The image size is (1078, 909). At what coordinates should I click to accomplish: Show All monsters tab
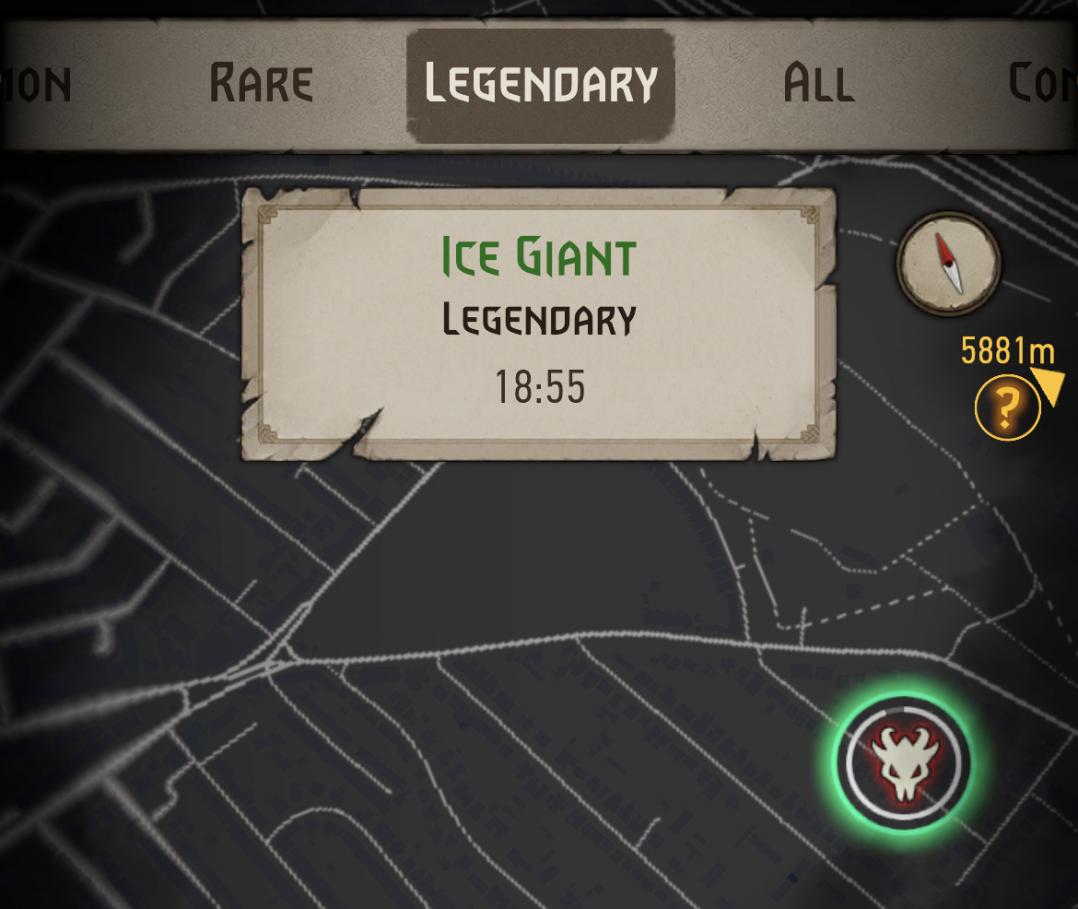point(818,84)
